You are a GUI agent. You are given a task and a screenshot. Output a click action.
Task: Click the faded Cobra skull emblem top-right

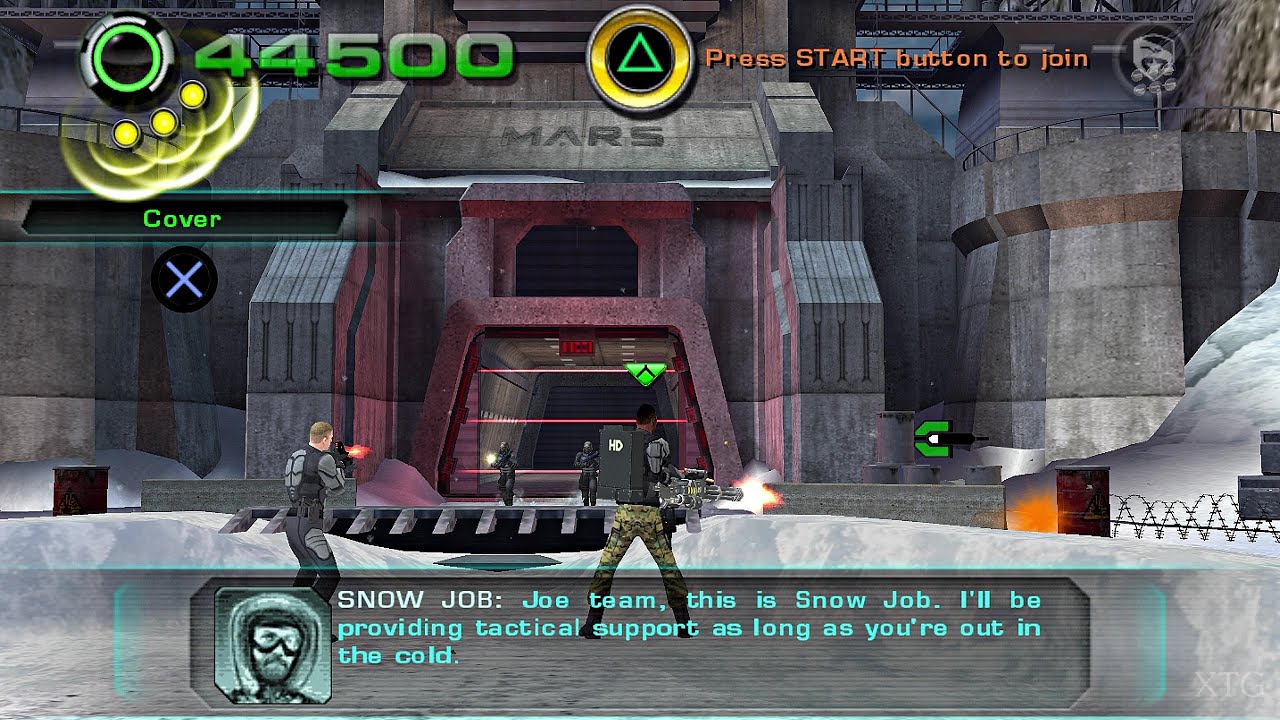pyautogui.click(x=1152, y=51)
